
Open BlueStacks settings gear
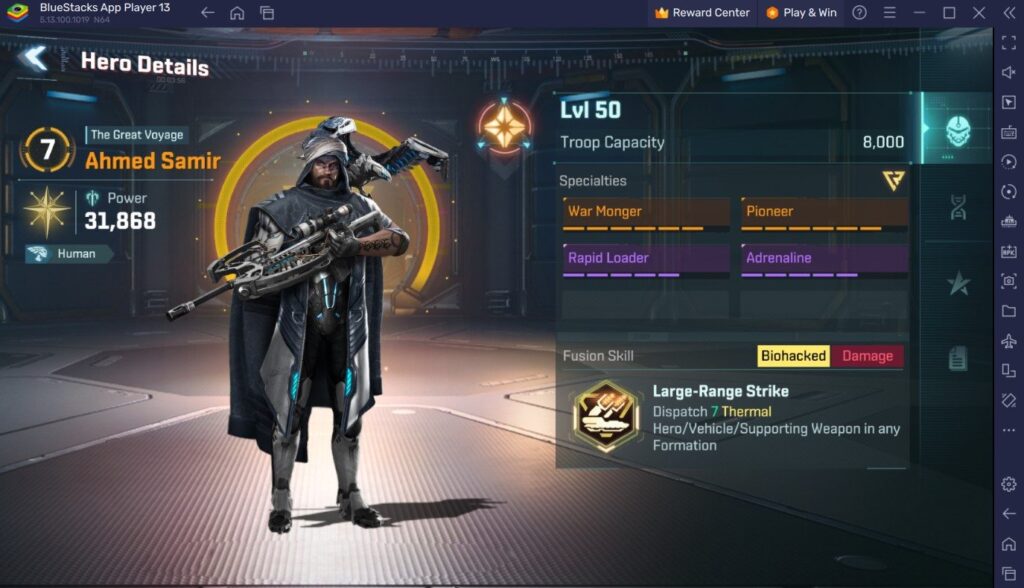[x=1008, y=484]
